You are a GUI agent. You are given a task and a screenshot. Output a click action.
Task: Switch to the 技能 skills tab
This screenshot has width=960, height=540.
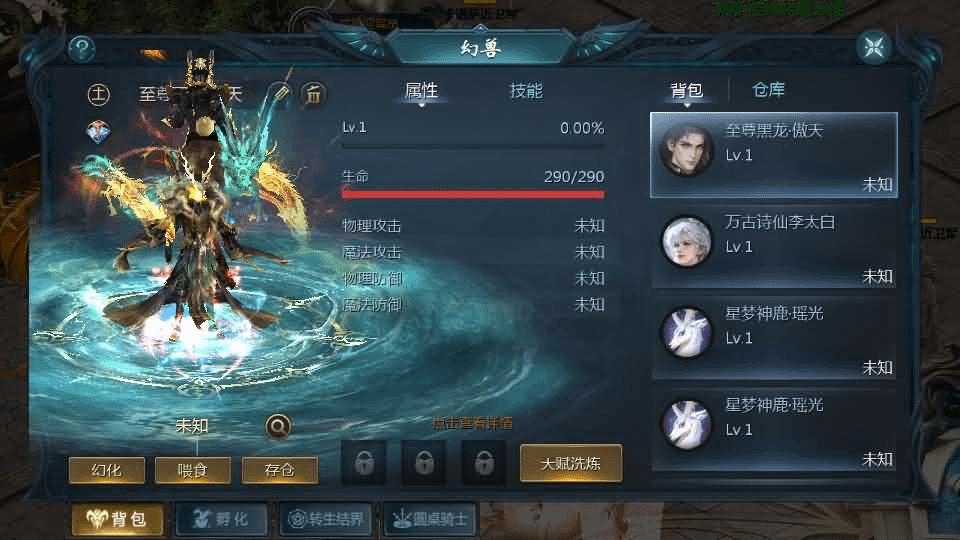tap(526, 91)
